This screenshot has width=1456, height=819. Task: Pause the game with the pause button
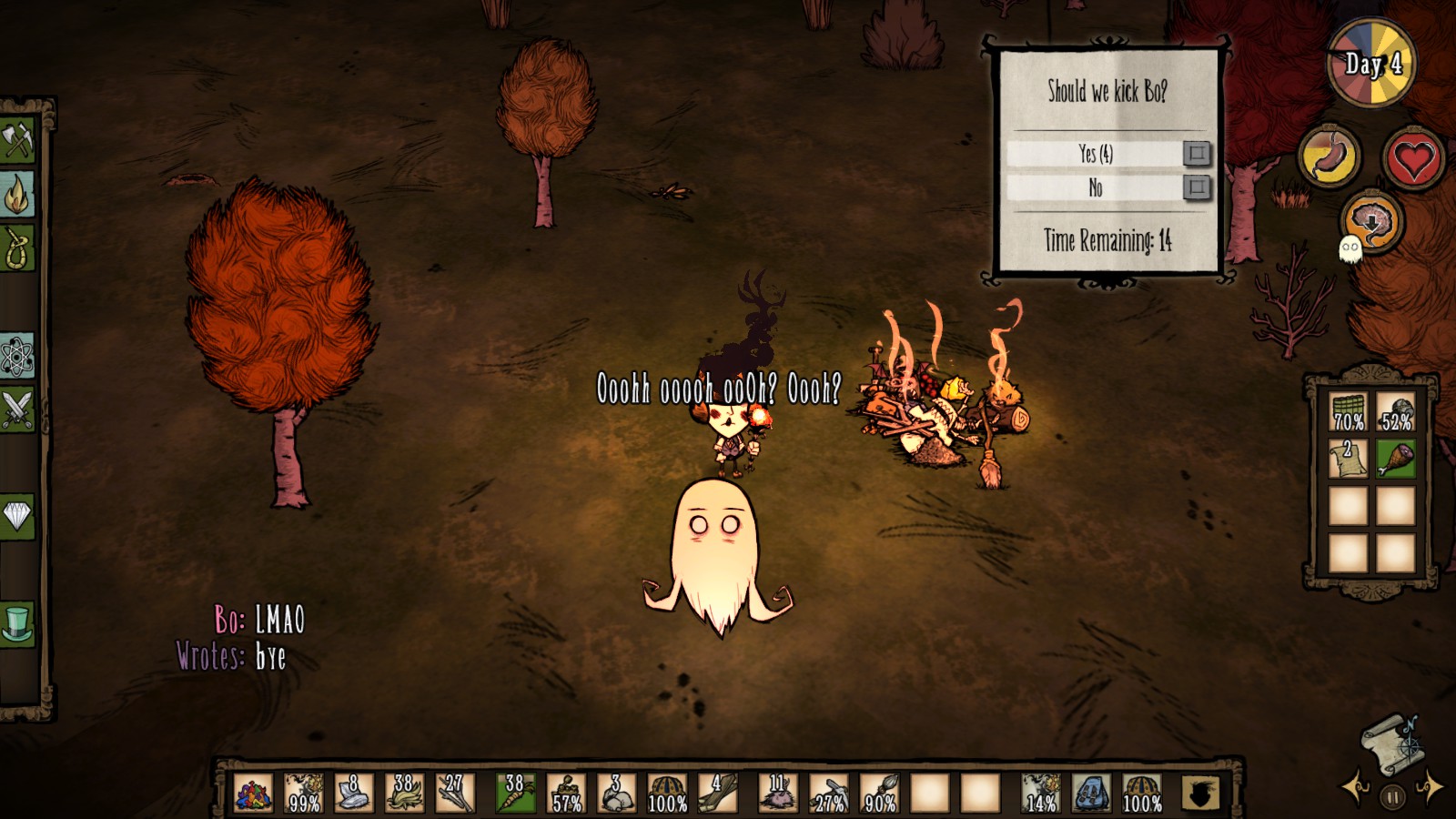[x=1392, y=798]
